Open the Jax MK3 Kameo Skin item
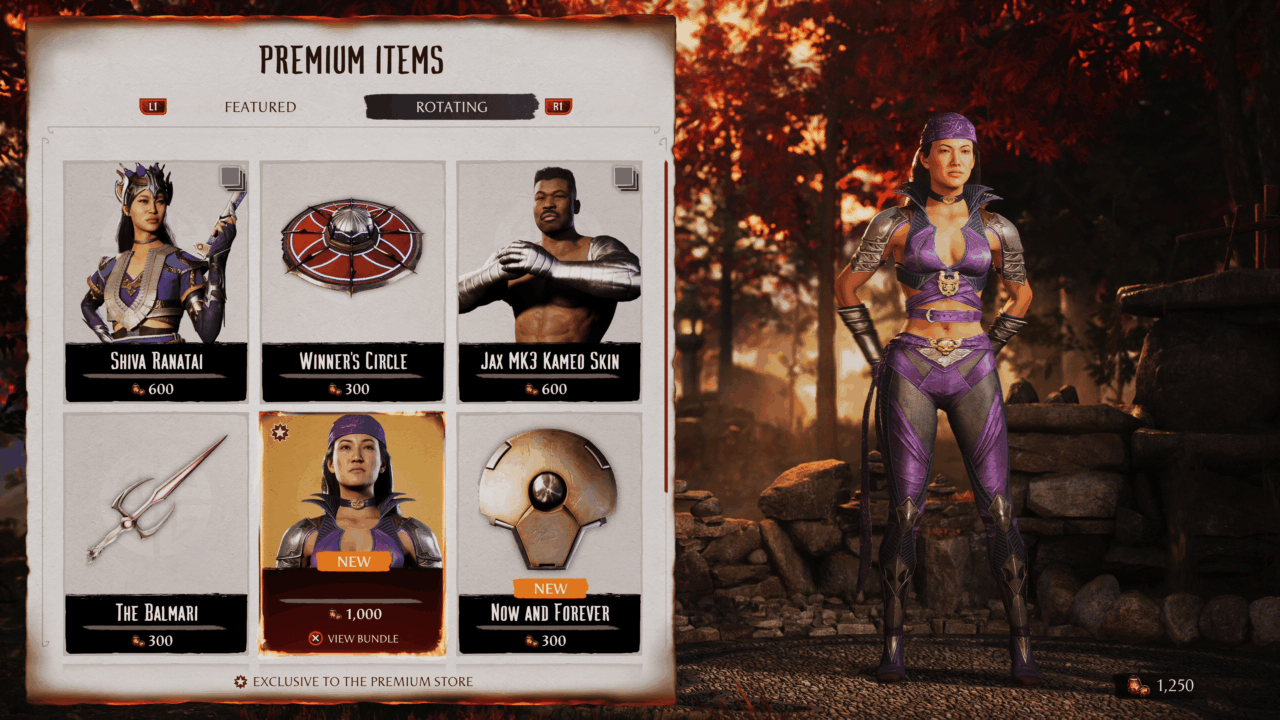The height and width of the screenshot is (720, 1280). pyautogui.click(x=549, y=281)
